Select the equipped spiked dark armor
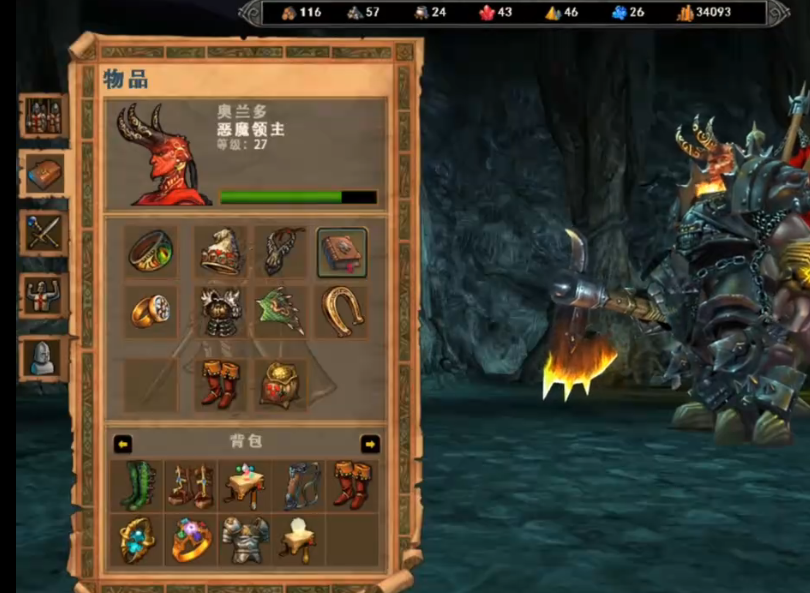 (x=219, y=312)
